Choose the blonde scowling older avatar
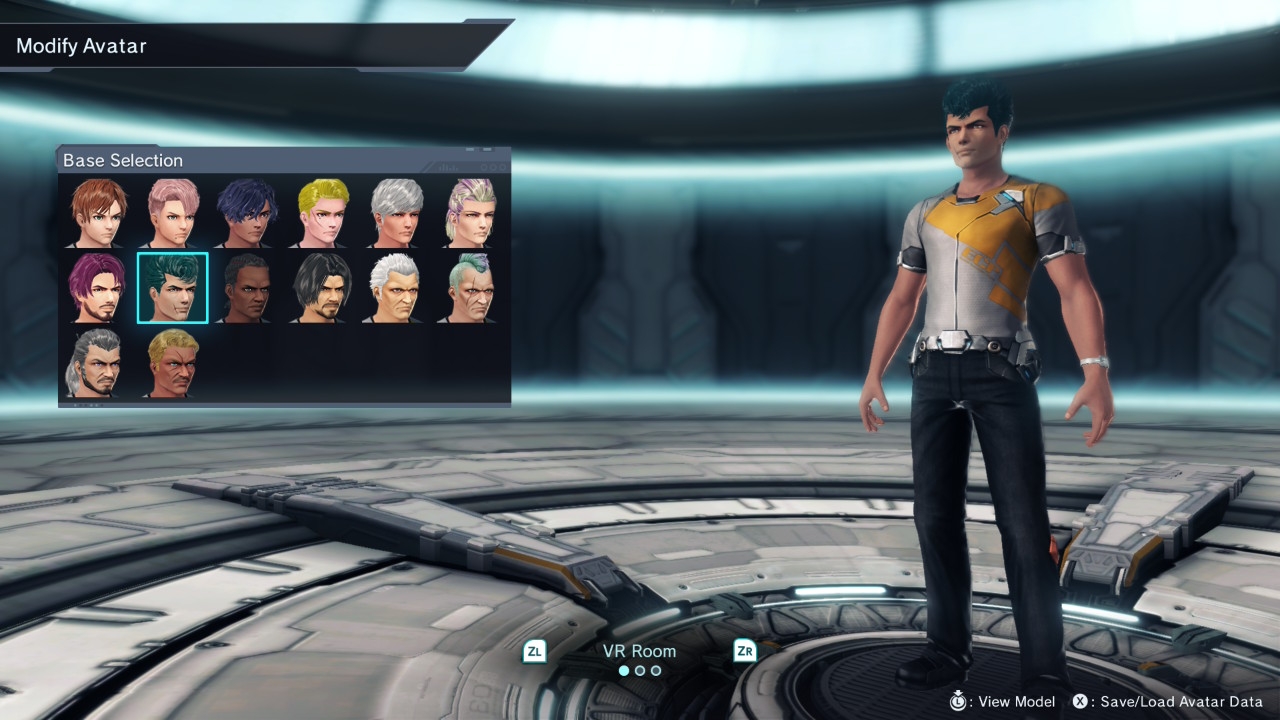 (173, 363)
